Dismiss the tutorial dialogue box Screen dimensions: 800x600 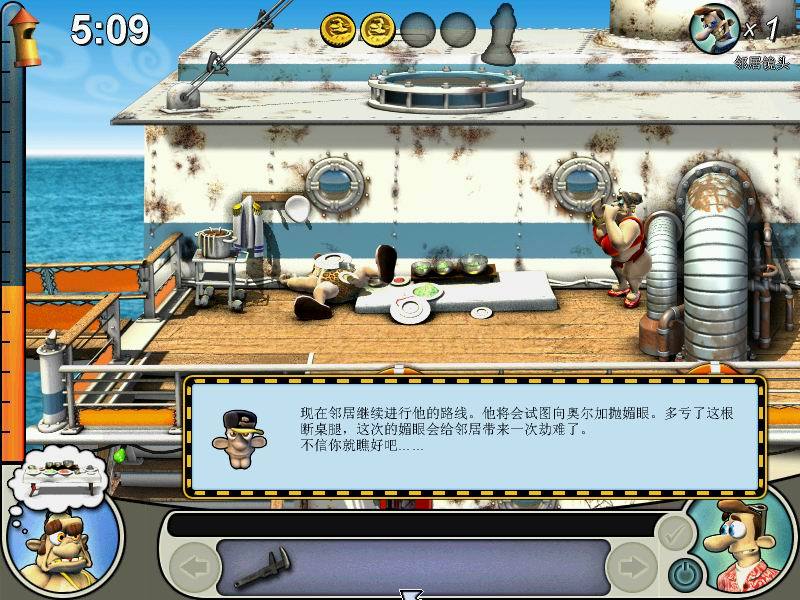(475, 433)
